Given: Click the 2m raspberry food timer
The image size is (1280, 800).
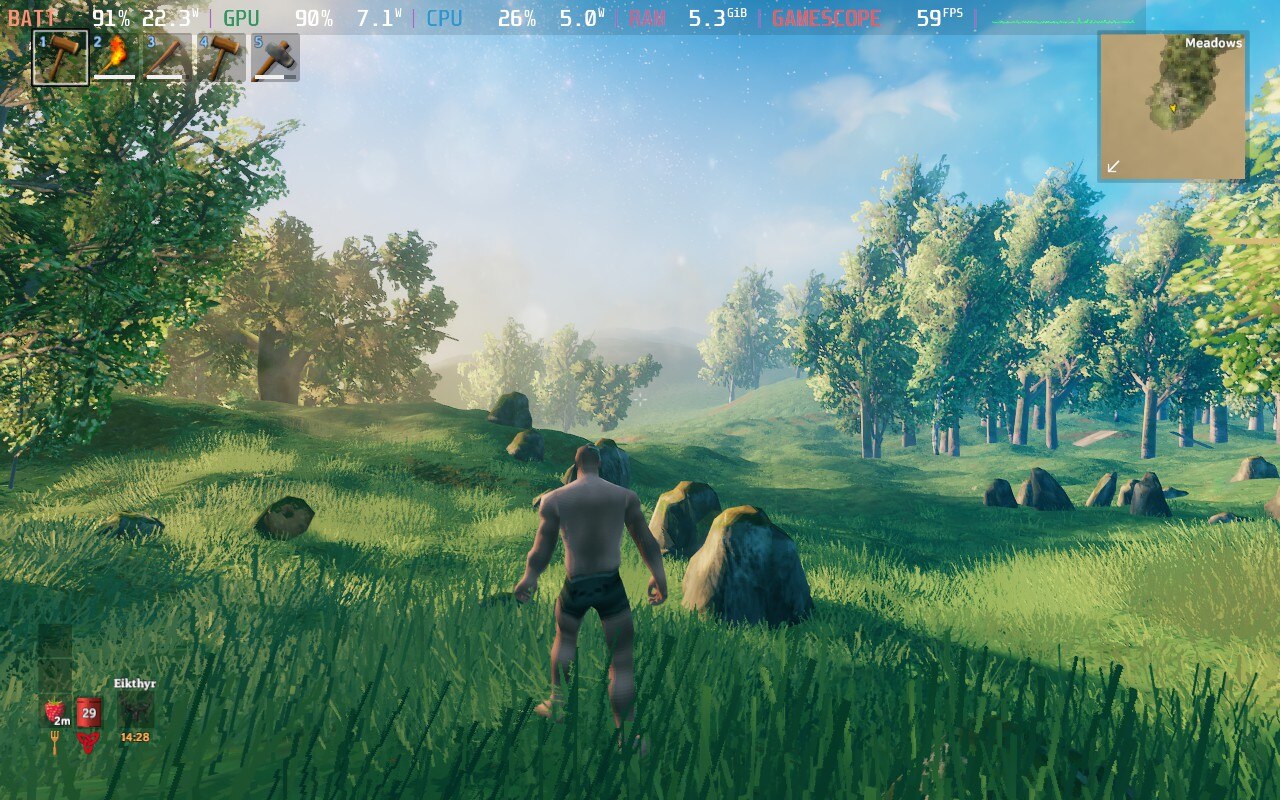Looking at the screenshot, I should point(62,721).
